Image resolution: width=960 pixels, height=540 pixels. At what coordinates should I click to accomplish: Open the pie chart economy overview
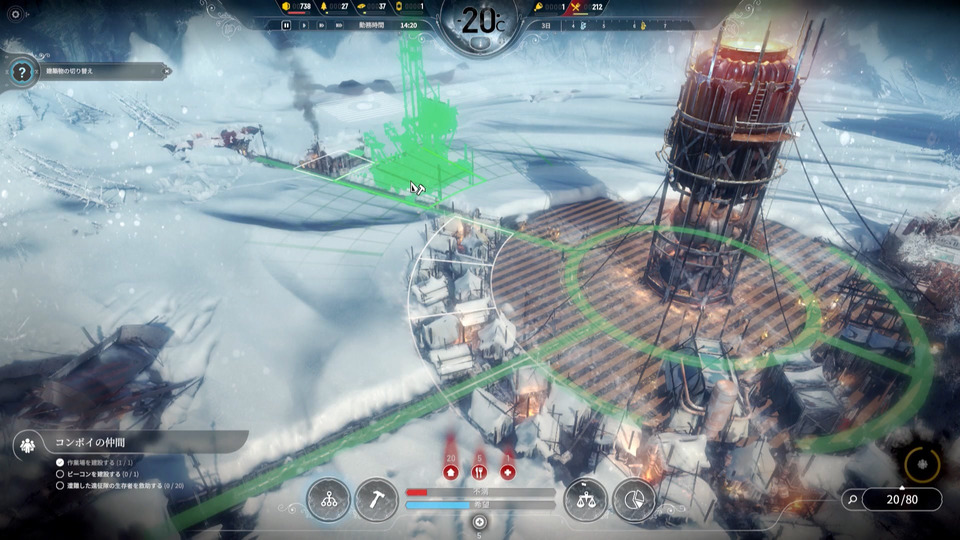tap(632, 500)
